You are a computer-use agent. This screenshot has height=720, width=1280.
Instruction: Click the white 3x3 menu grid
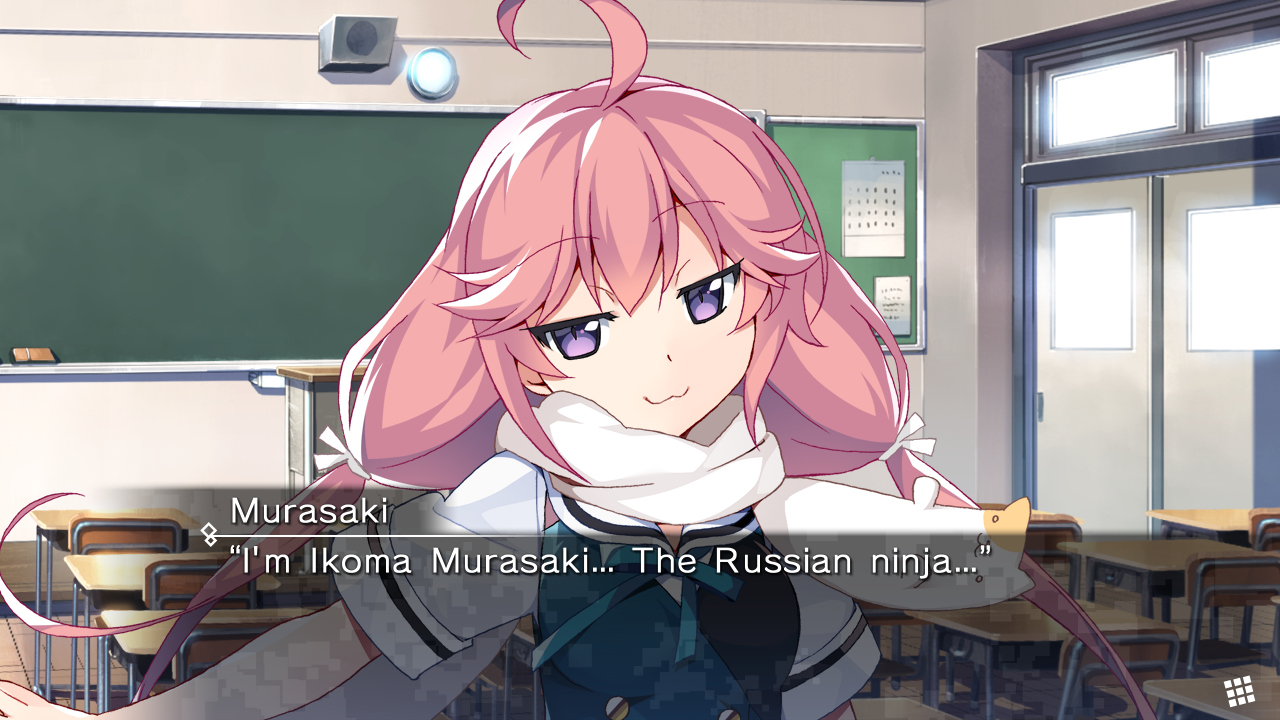[1240, 690]
